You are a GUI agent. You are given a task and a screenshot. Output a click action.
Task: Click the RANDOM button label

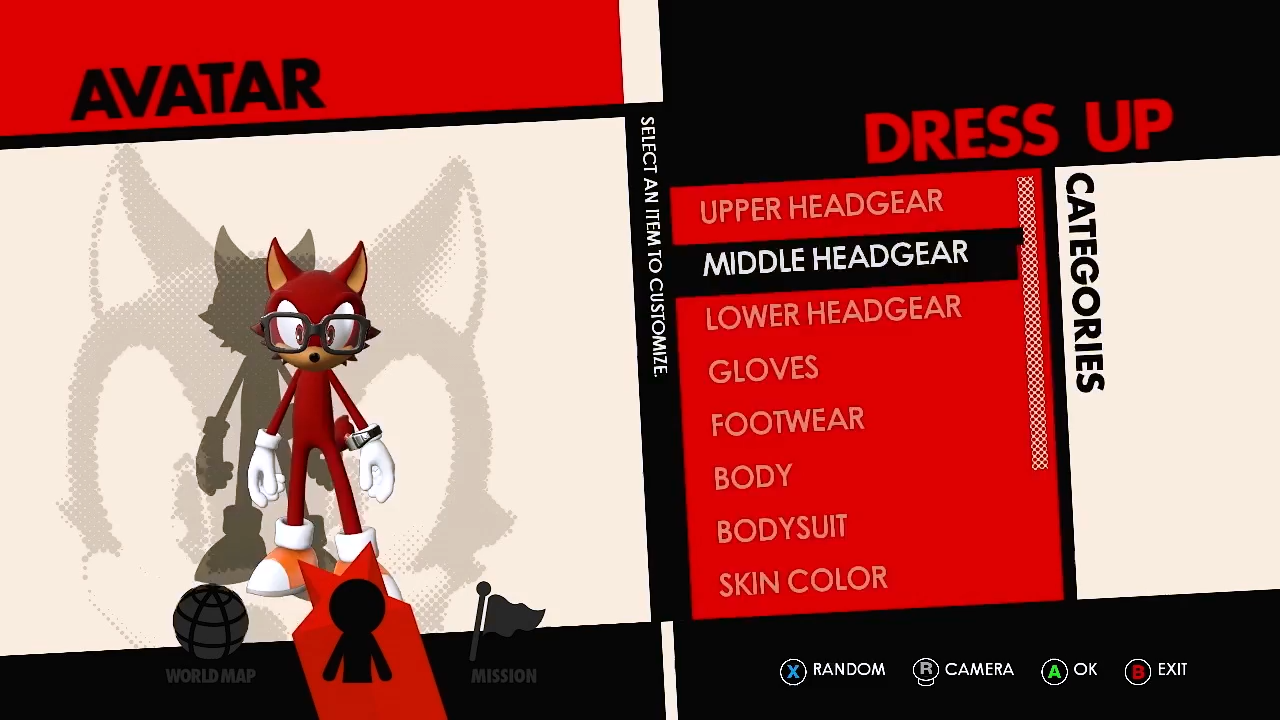click(849, 670)
